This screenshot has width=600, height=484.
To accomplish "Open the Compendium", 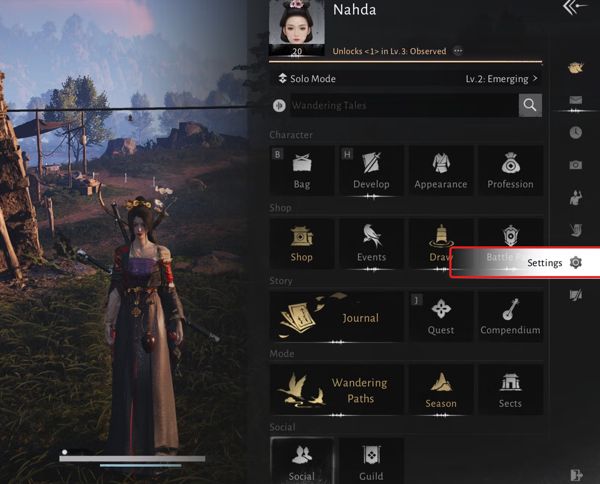I will pyautogui.click(x=510, y=316).
